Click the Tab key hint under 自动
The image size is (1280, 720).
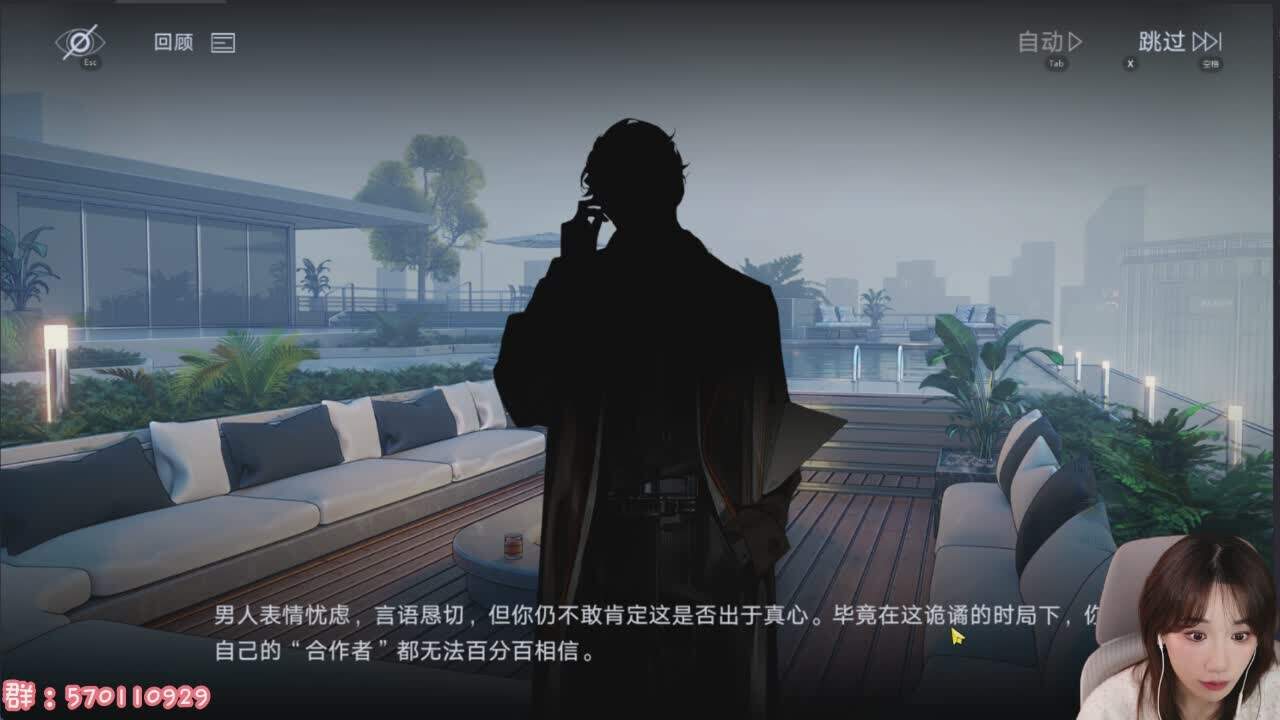click(x=1055, y=63)
